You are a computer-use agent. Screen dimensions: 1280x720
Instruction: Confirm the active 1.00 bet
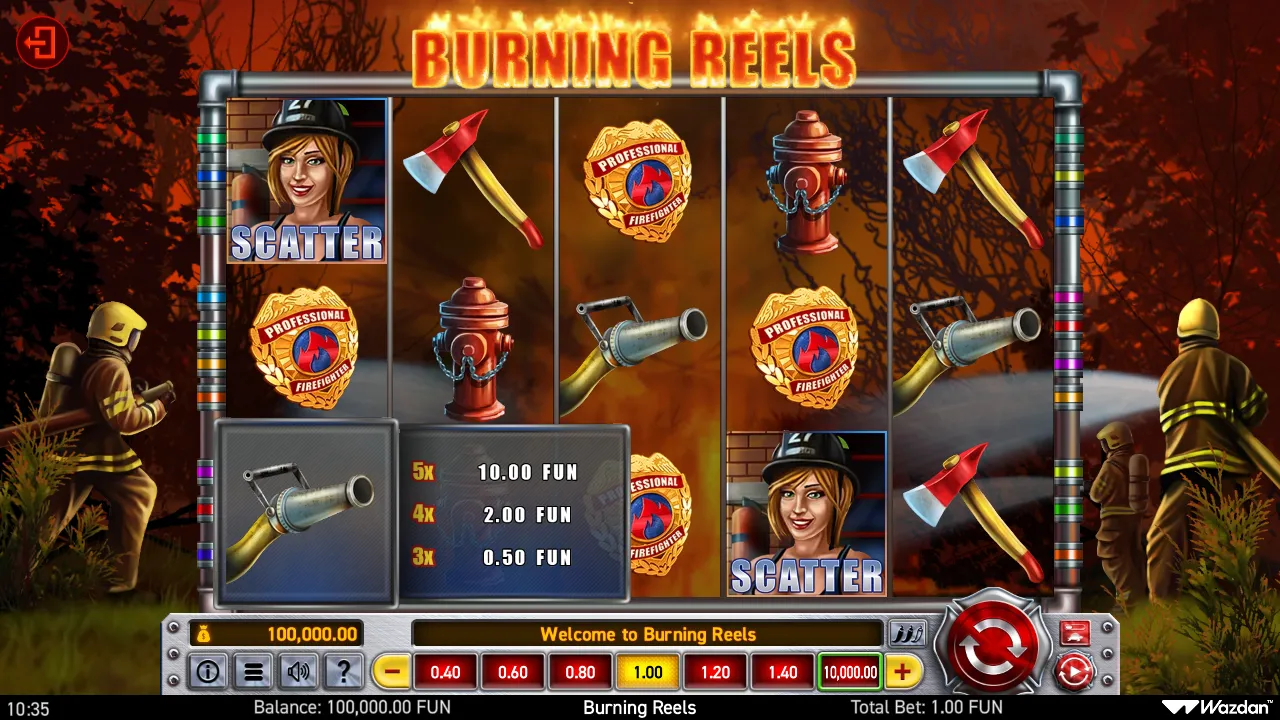pos(647,671)
